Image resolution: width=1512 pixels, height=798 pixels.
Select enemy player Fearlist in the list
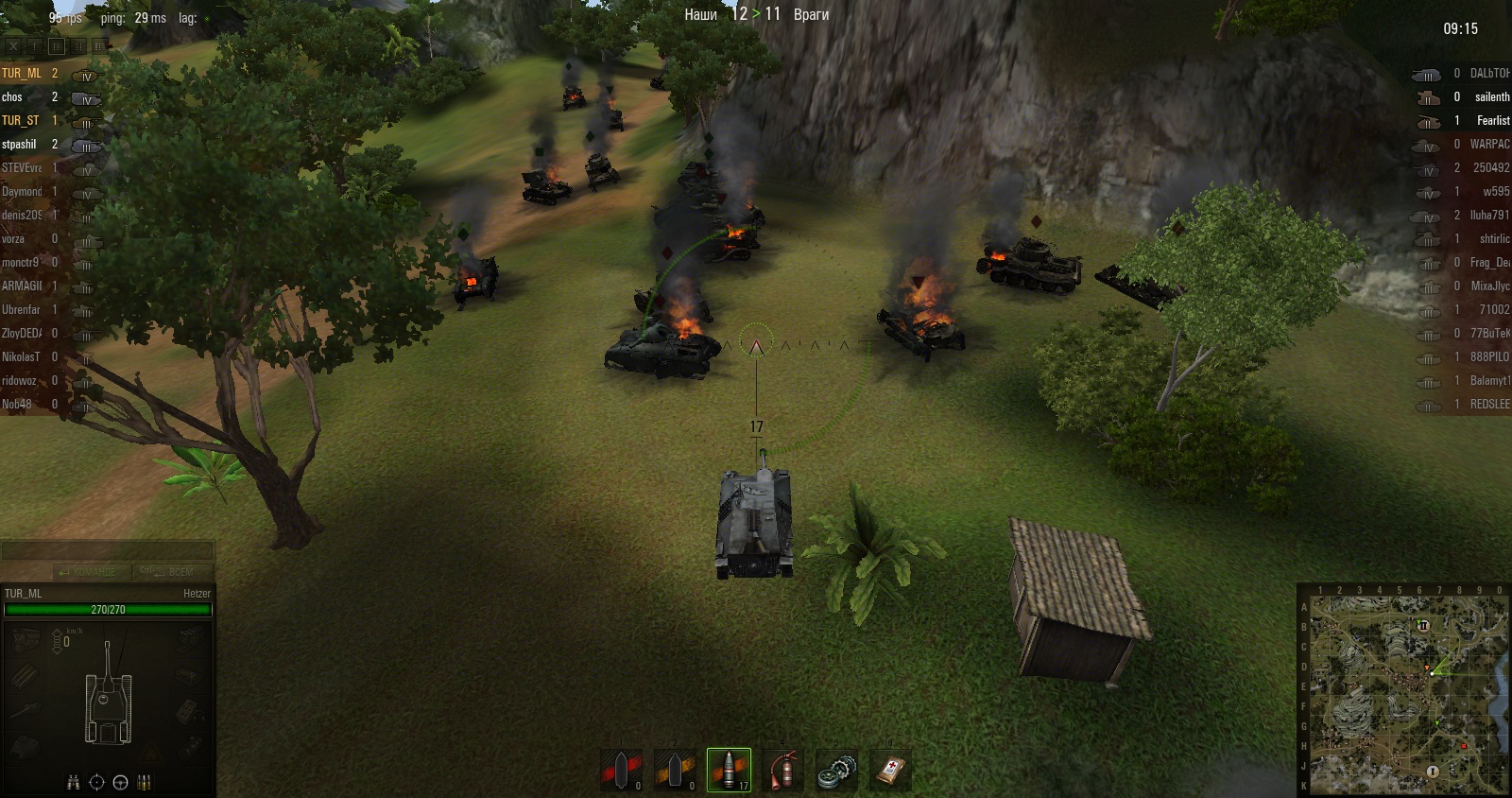pyautogui.click(x=1492, y=121)
